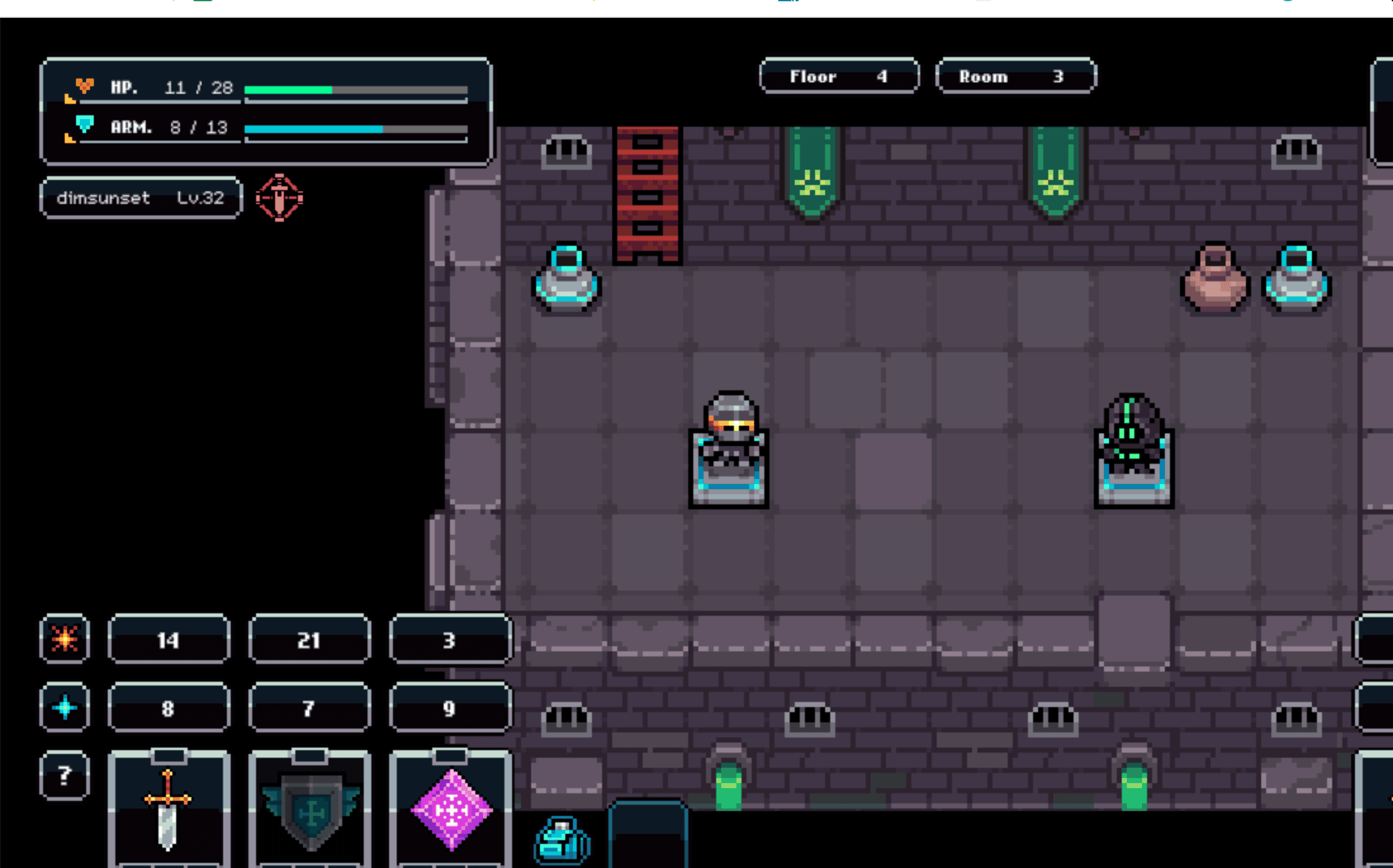Screen dimensions: 1393x868
Task: Click the red crosshair target icon
Action: [x=279, y=198]
